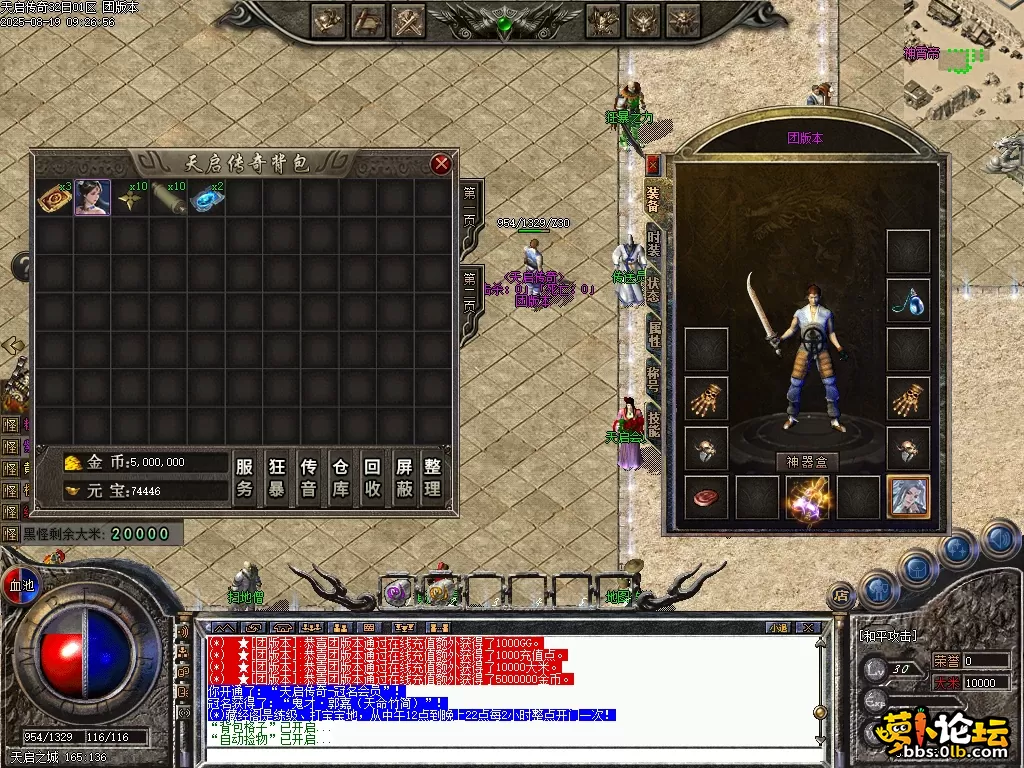Open the 神器盒 artifact box
The width and height of the screenshot is (1024, 768).
click(x=807, y=462)
